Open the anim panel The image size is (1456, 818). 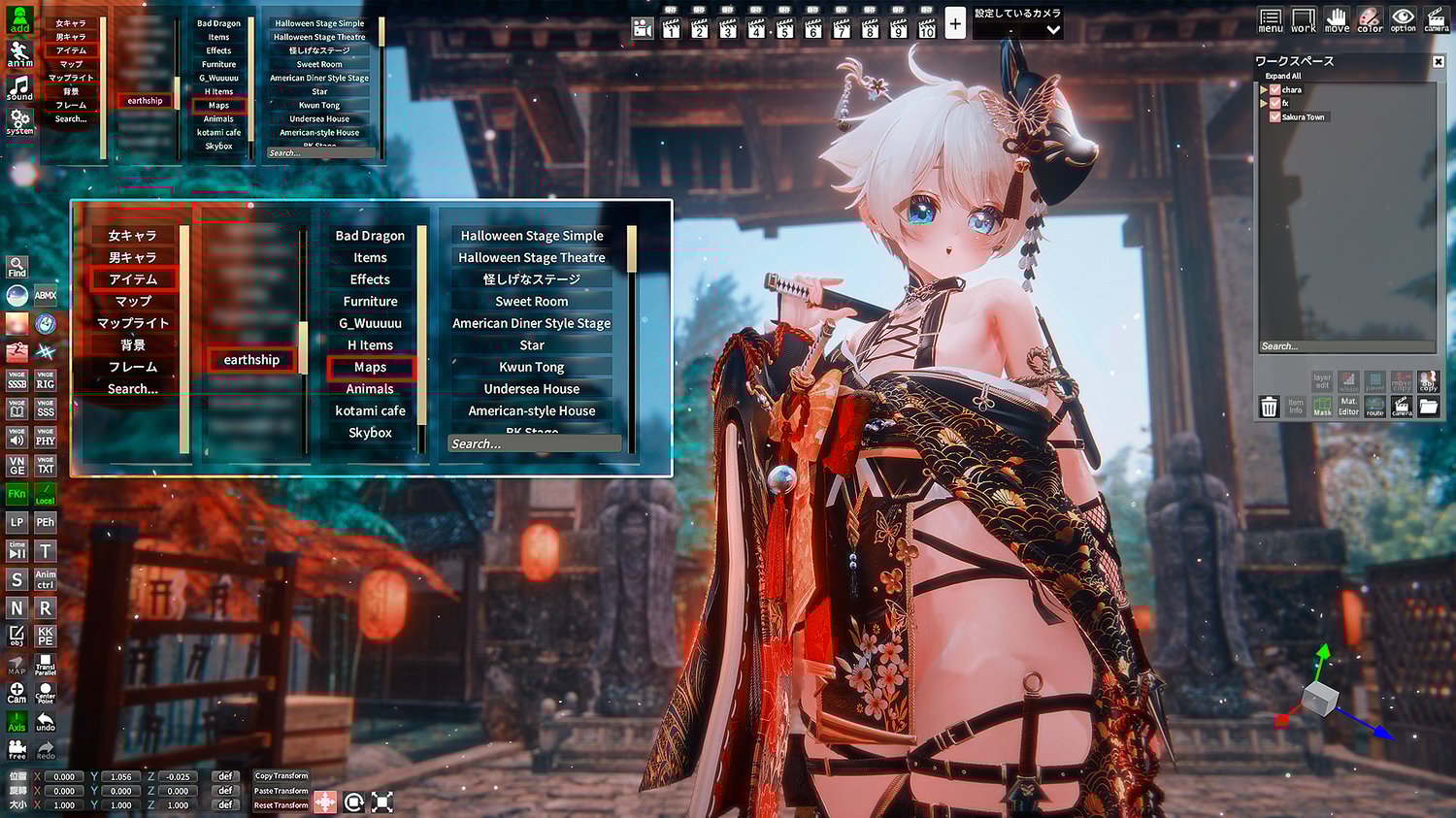click(19, 53)
